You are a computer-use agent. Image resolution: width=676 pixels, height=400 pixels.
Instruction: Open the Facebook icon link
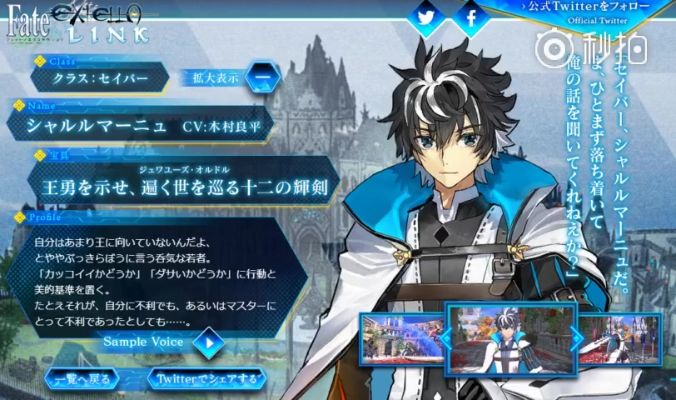click(x=471, y=16)
